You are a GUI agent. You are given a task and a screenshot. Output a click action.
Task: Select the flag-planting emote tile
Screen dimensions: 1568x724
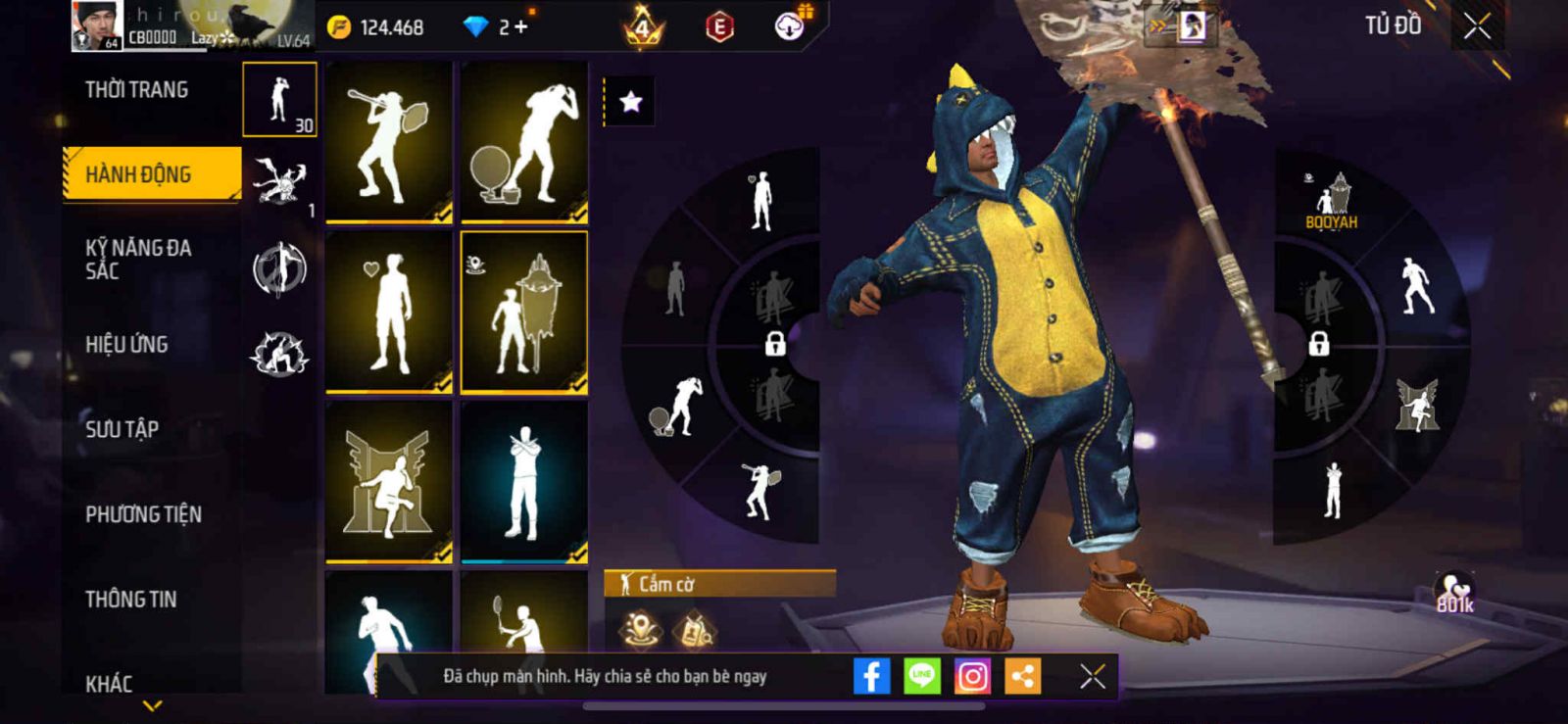tap(524, 312)
